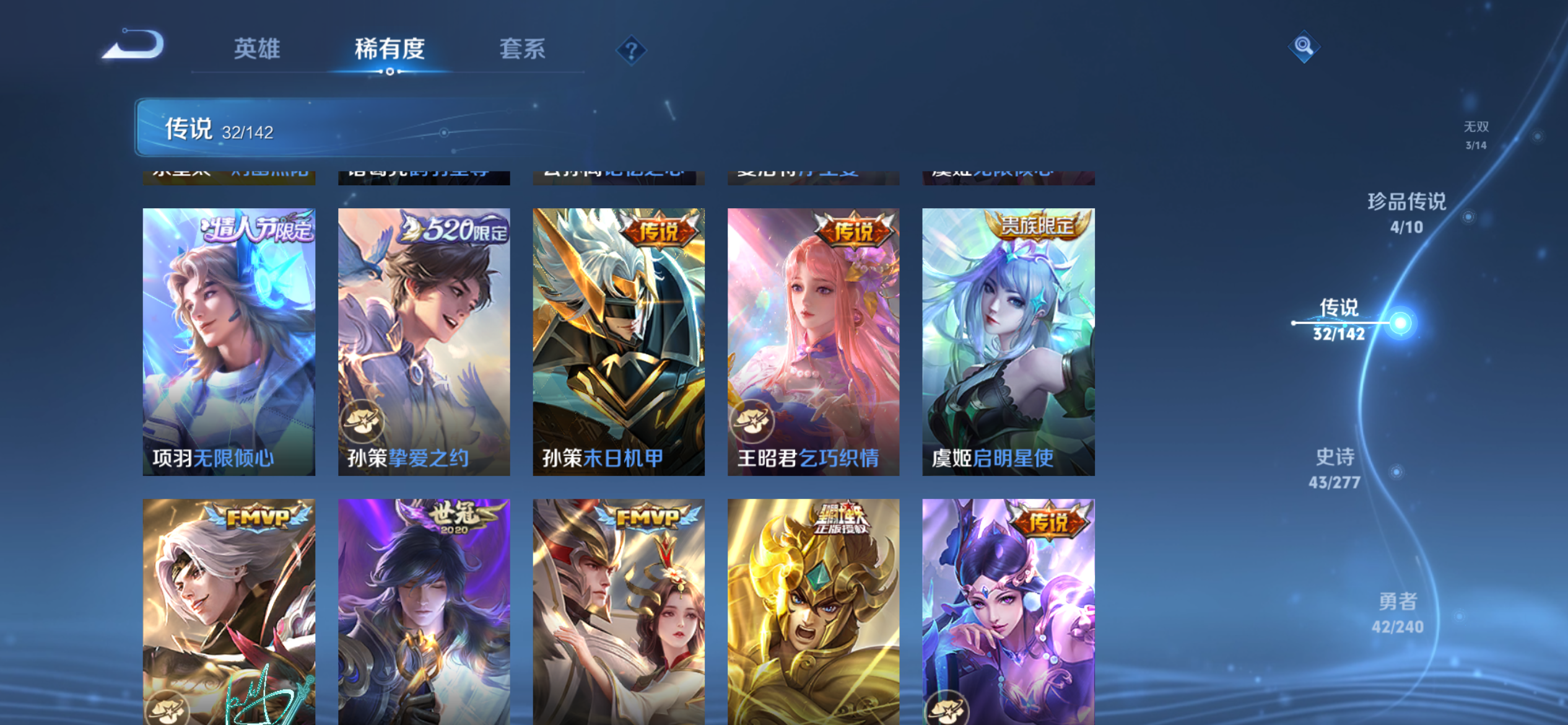Screen dimensions: 1568x725
Task: Switch to the 套系 tab
Action: tap(522, 48)
